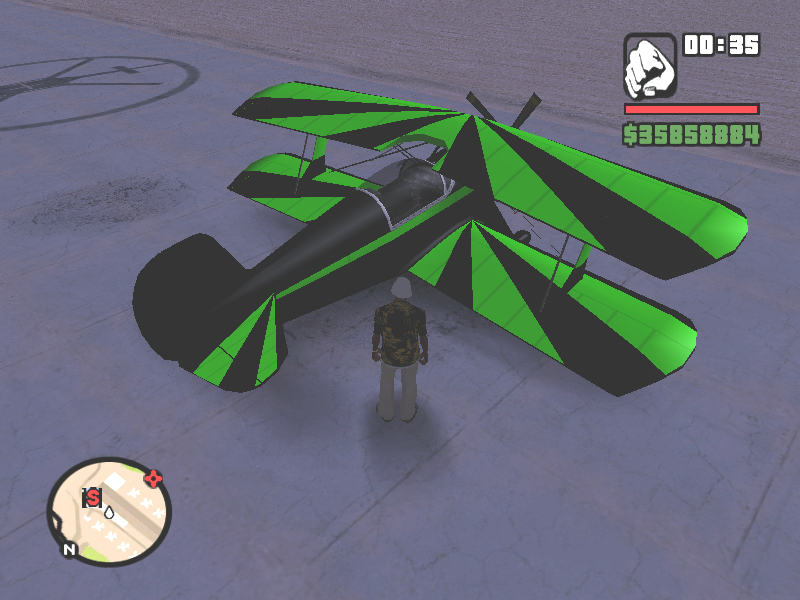Screen dimensions: 800x600
Task: Open the circular radar minimap
Action: point(109,511)
